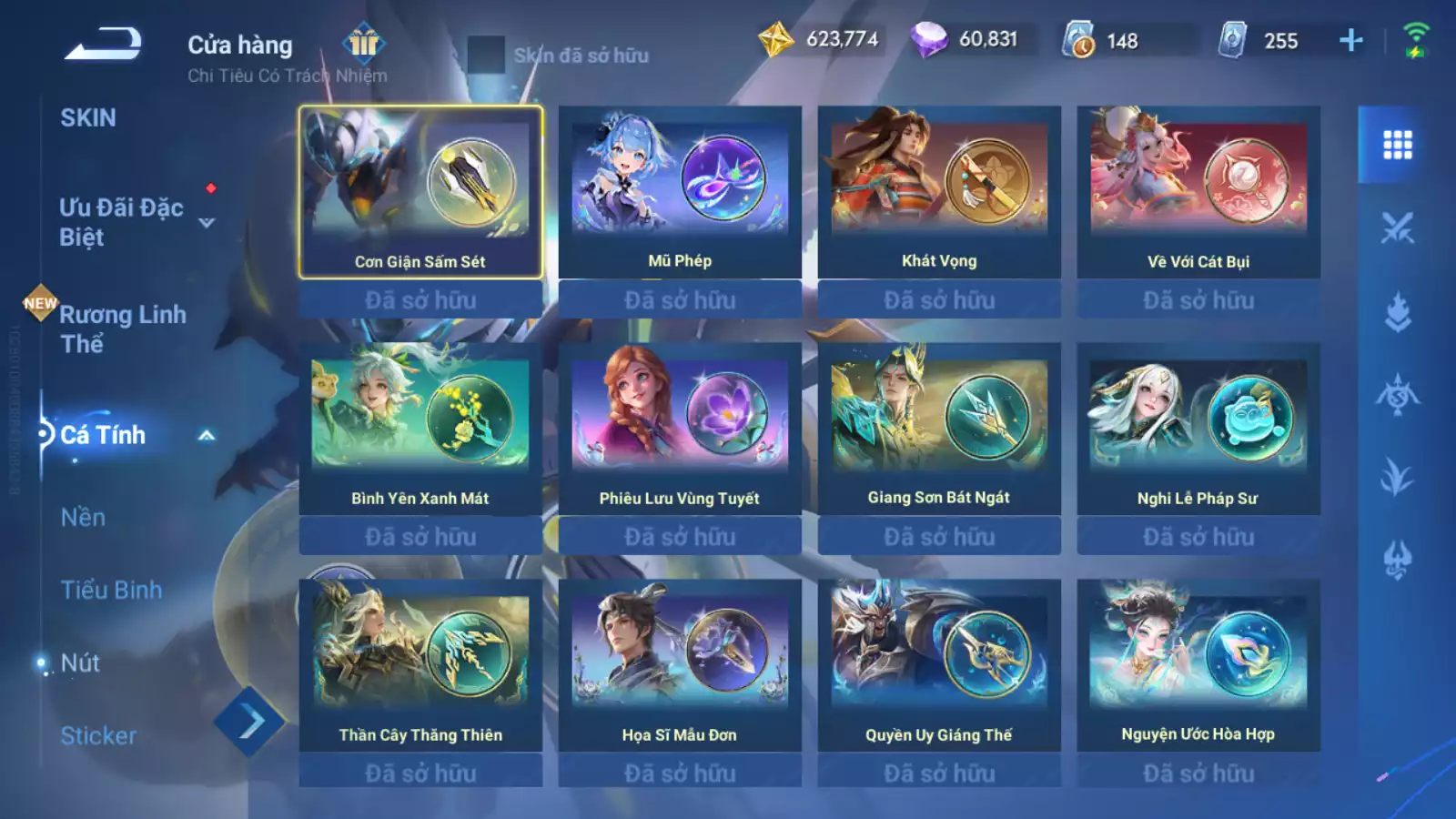Switch to the Nền sub-category

pyautogui.click(x=83, y=518)
